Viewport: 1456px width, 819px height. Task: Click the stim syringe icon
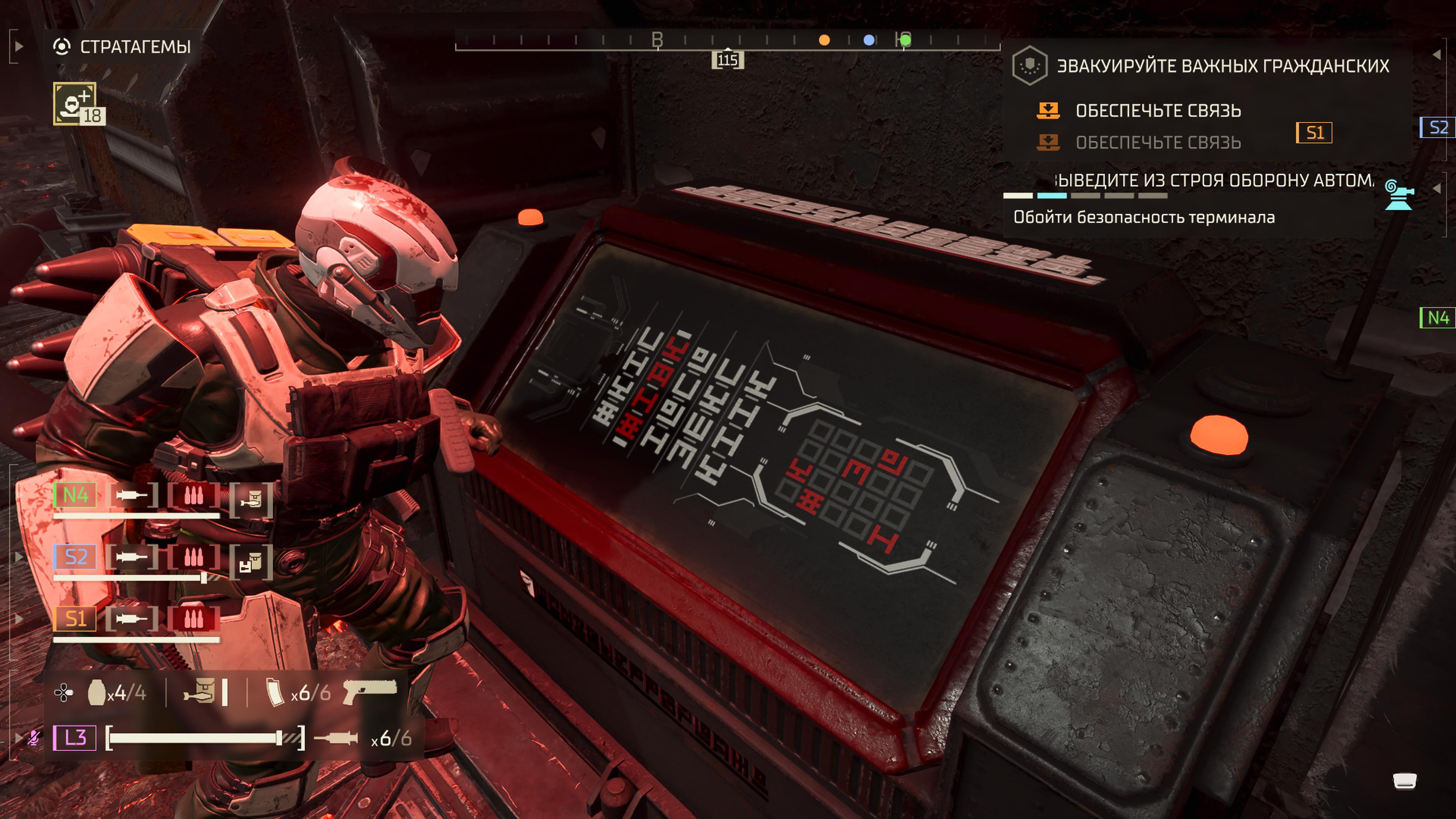(x=336, y=738)
